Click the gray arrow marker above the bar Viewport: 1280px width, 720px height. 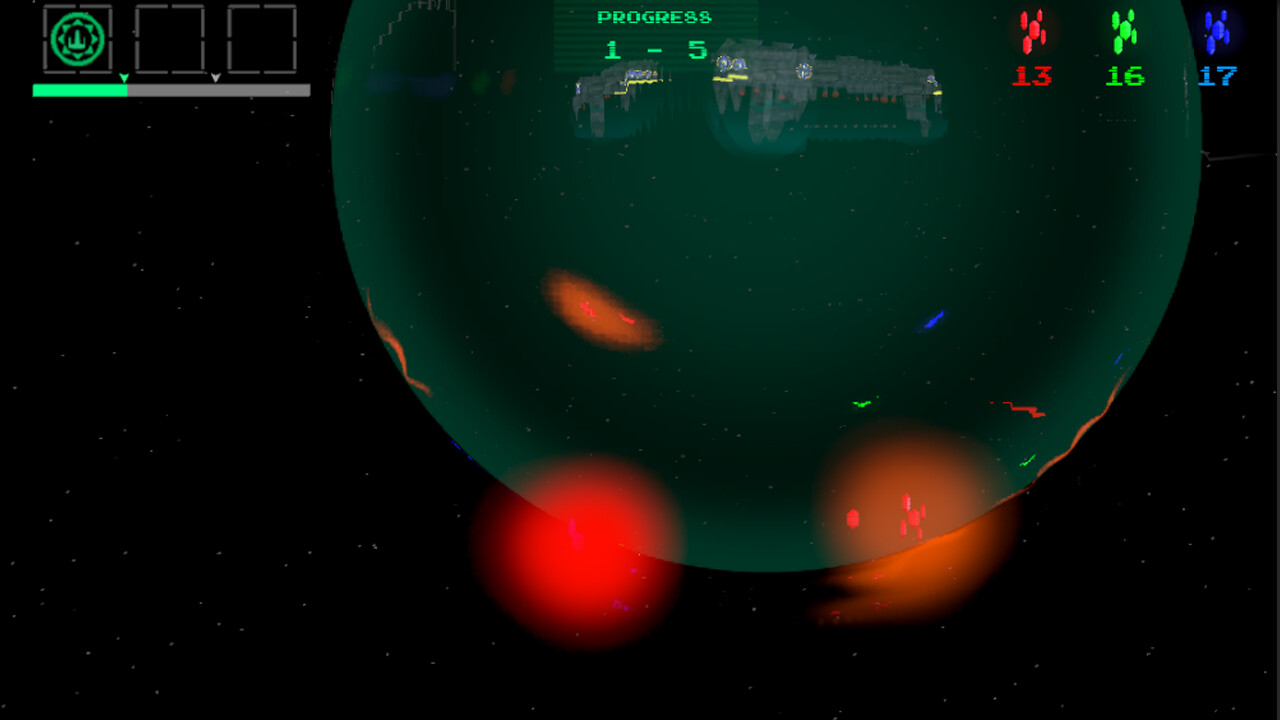[215, 76]
